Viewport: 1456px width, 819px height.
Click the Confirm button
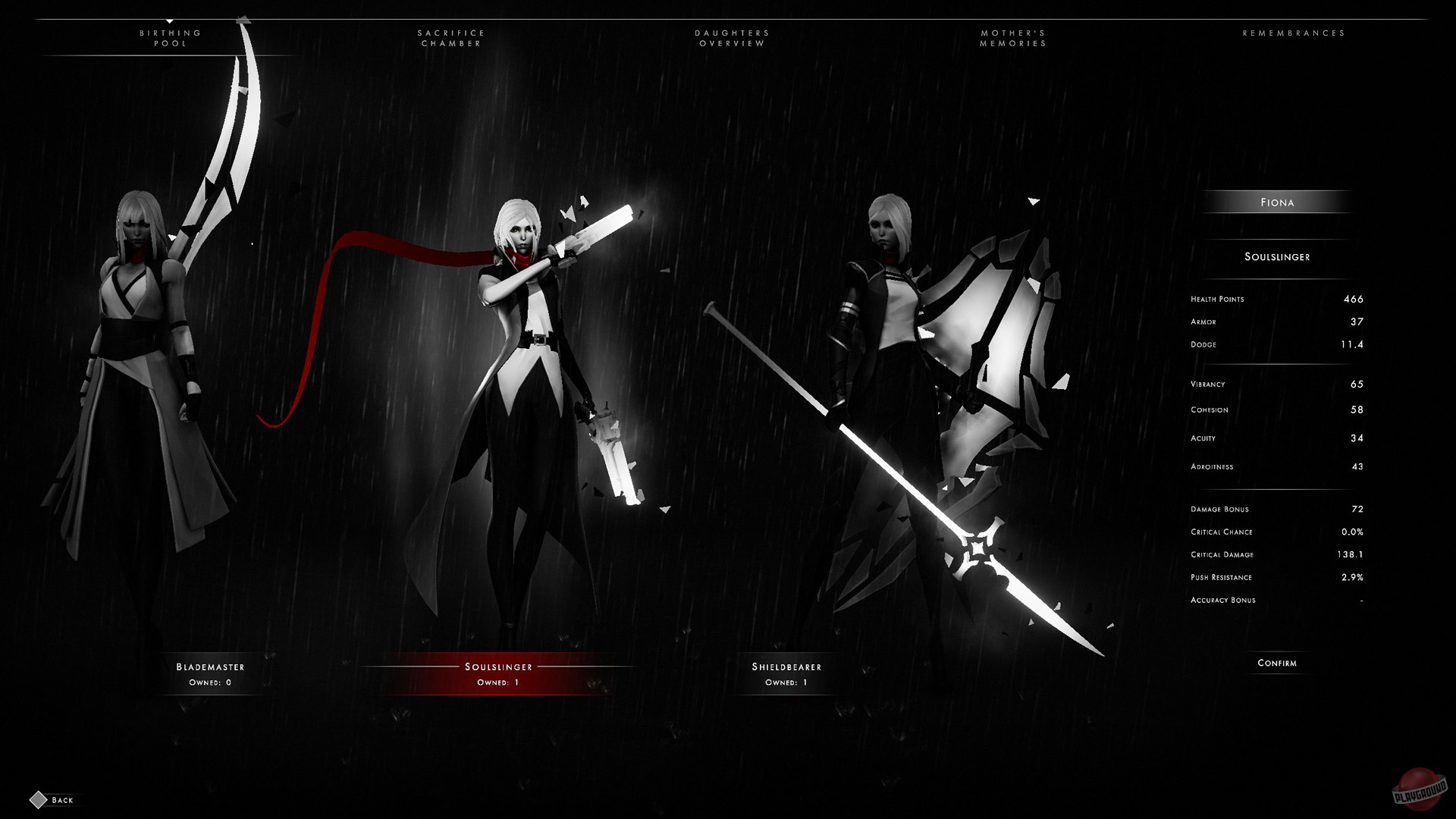1277,663
